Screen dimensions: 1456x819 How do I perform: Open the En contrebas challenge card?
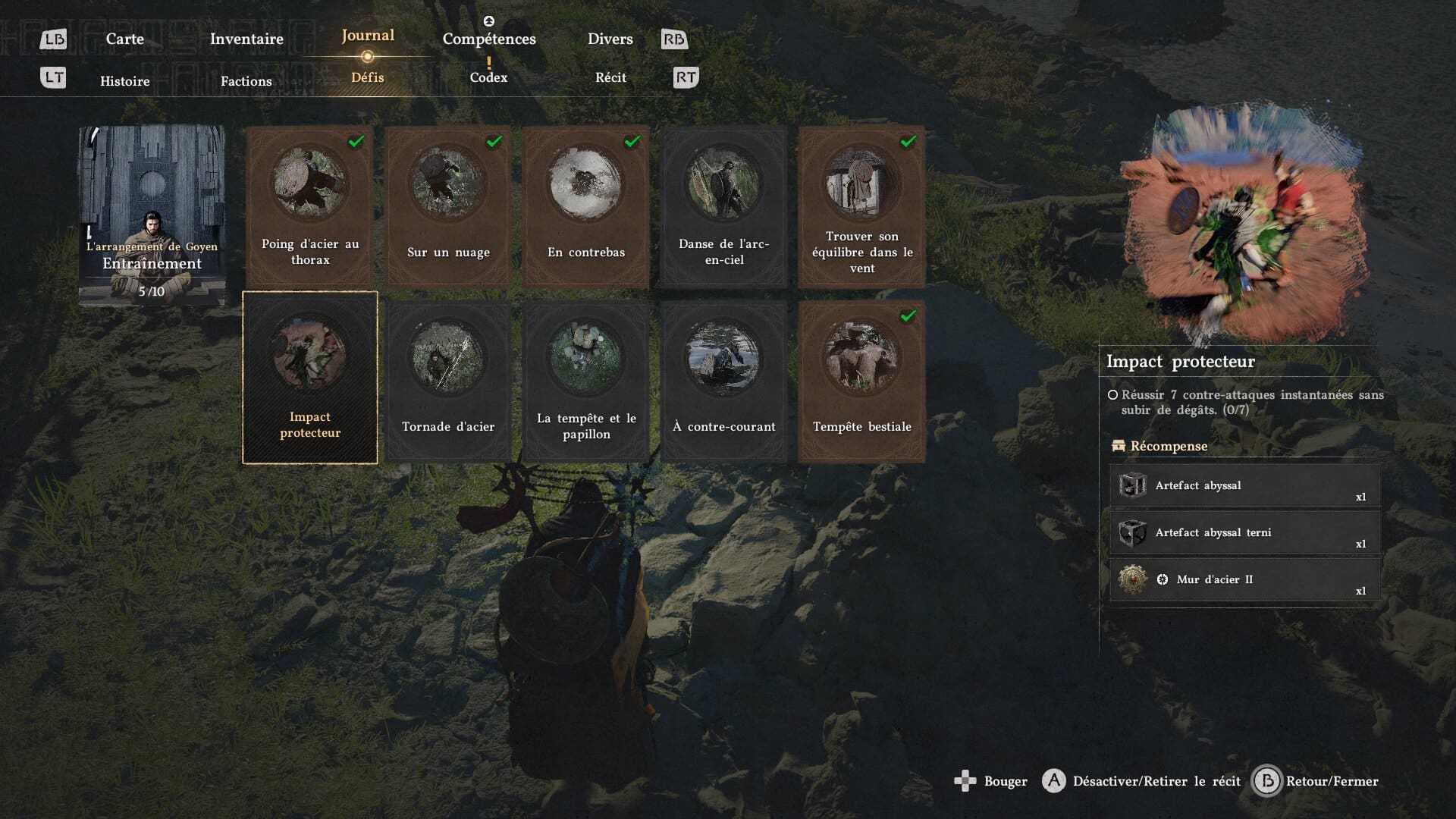(586, 206)
